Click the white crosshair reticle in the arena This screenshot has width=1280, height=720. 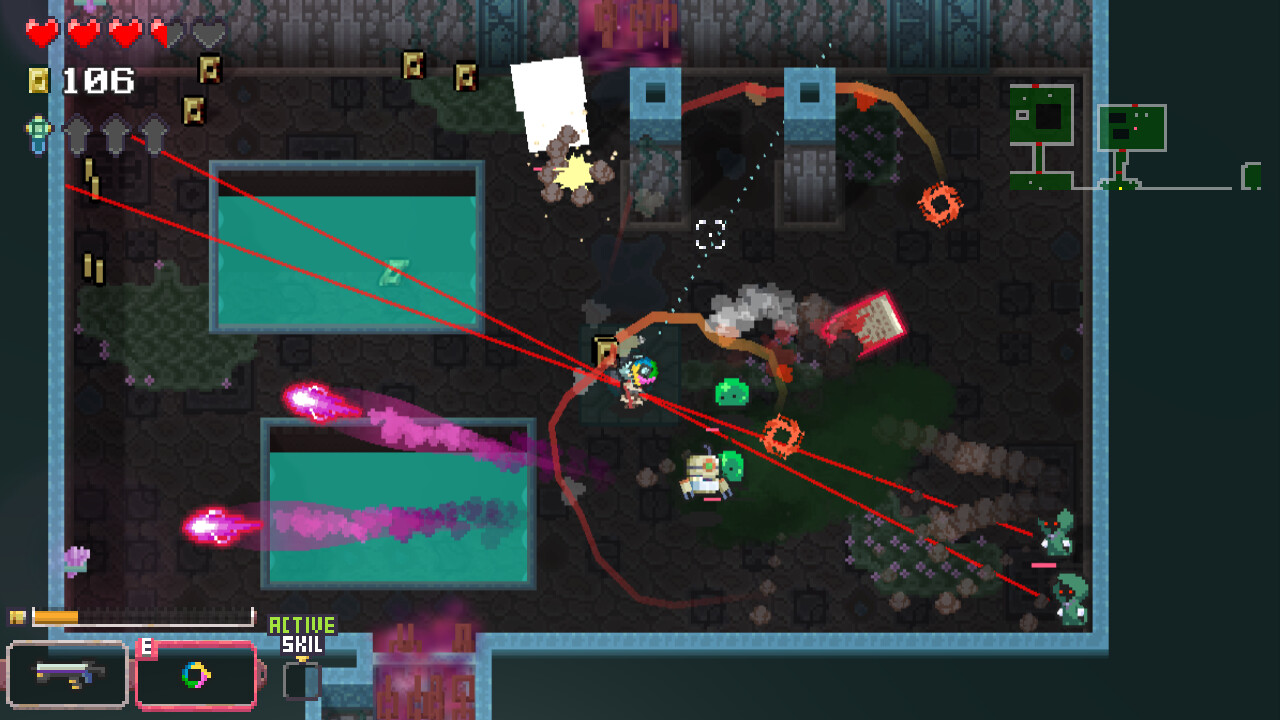pos(711,236)
